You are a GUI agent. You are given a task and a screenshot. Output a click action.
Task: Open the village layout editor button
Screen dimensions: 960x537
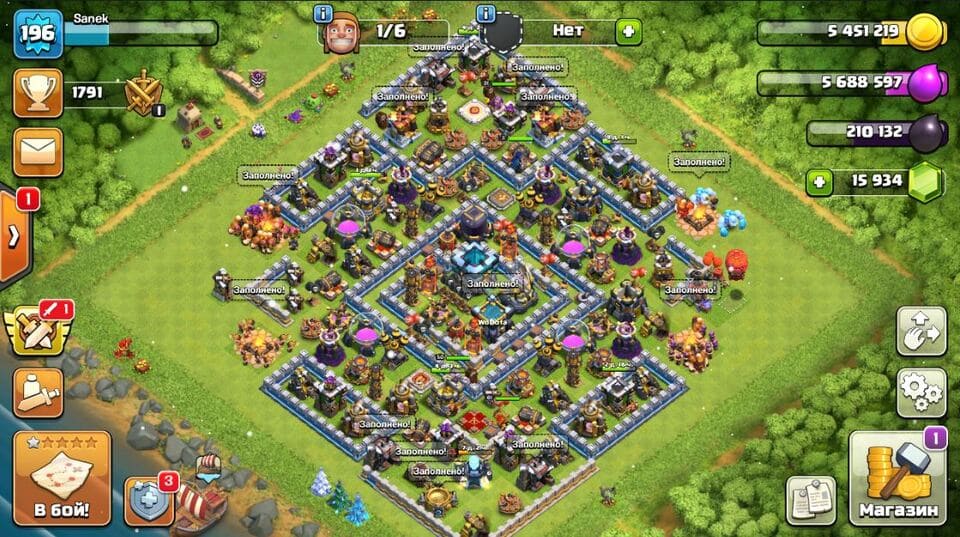(x=921, y=332)
